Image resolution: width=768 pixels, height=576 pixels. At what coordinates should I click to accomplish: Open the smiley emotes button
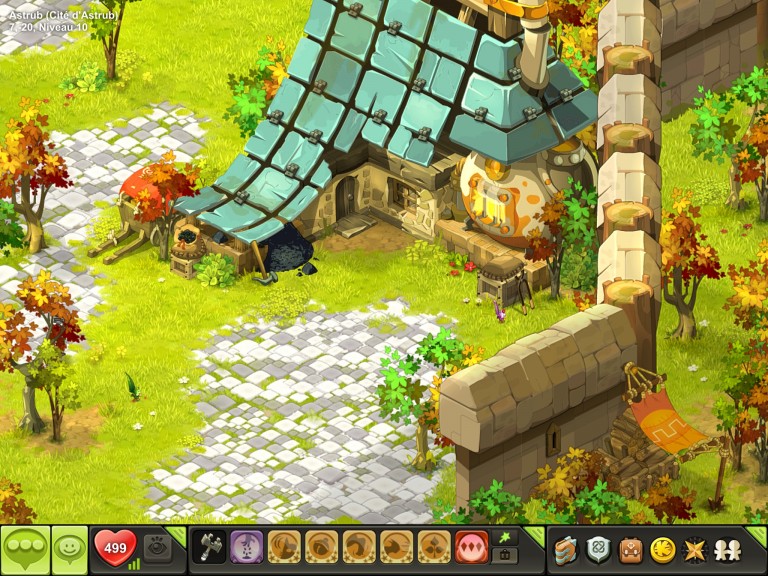[70, 549]
